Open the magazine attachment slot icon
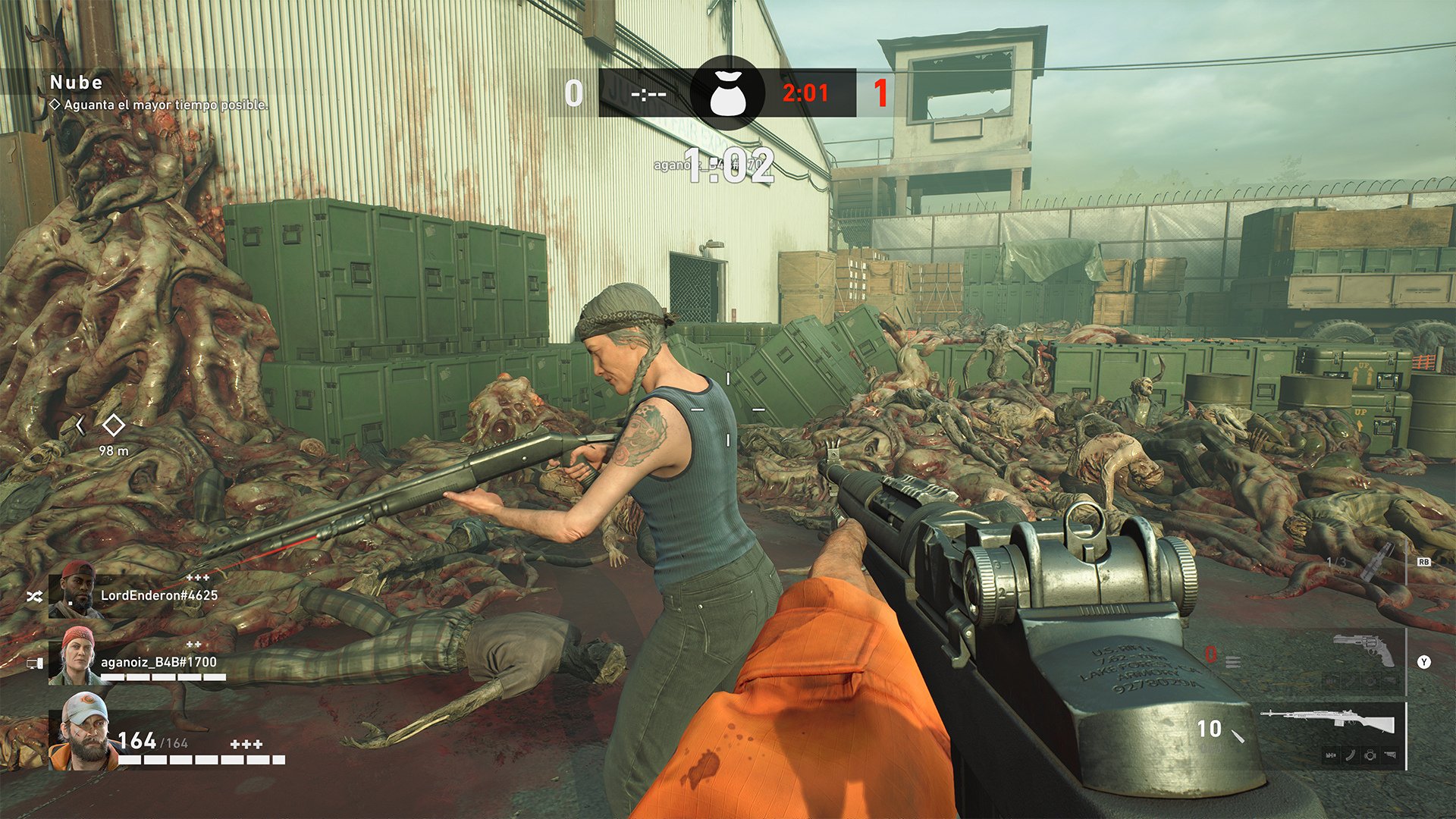 click(x=1351, y=755)
